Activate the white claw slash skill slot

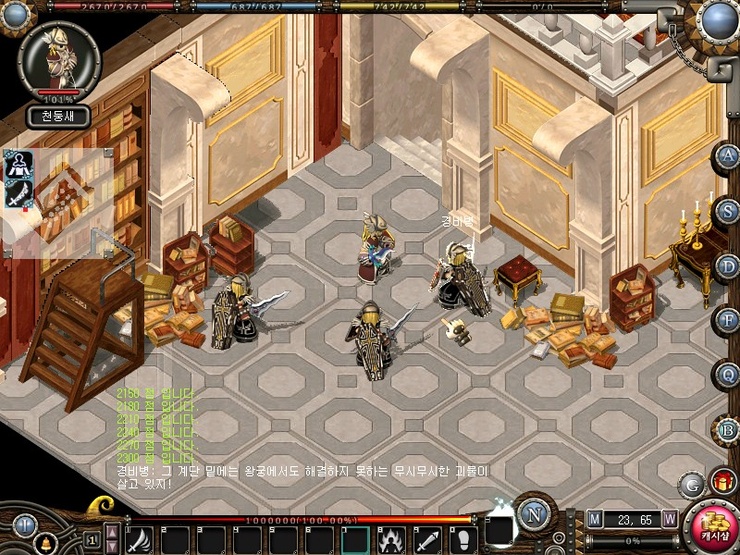(139, 539)
